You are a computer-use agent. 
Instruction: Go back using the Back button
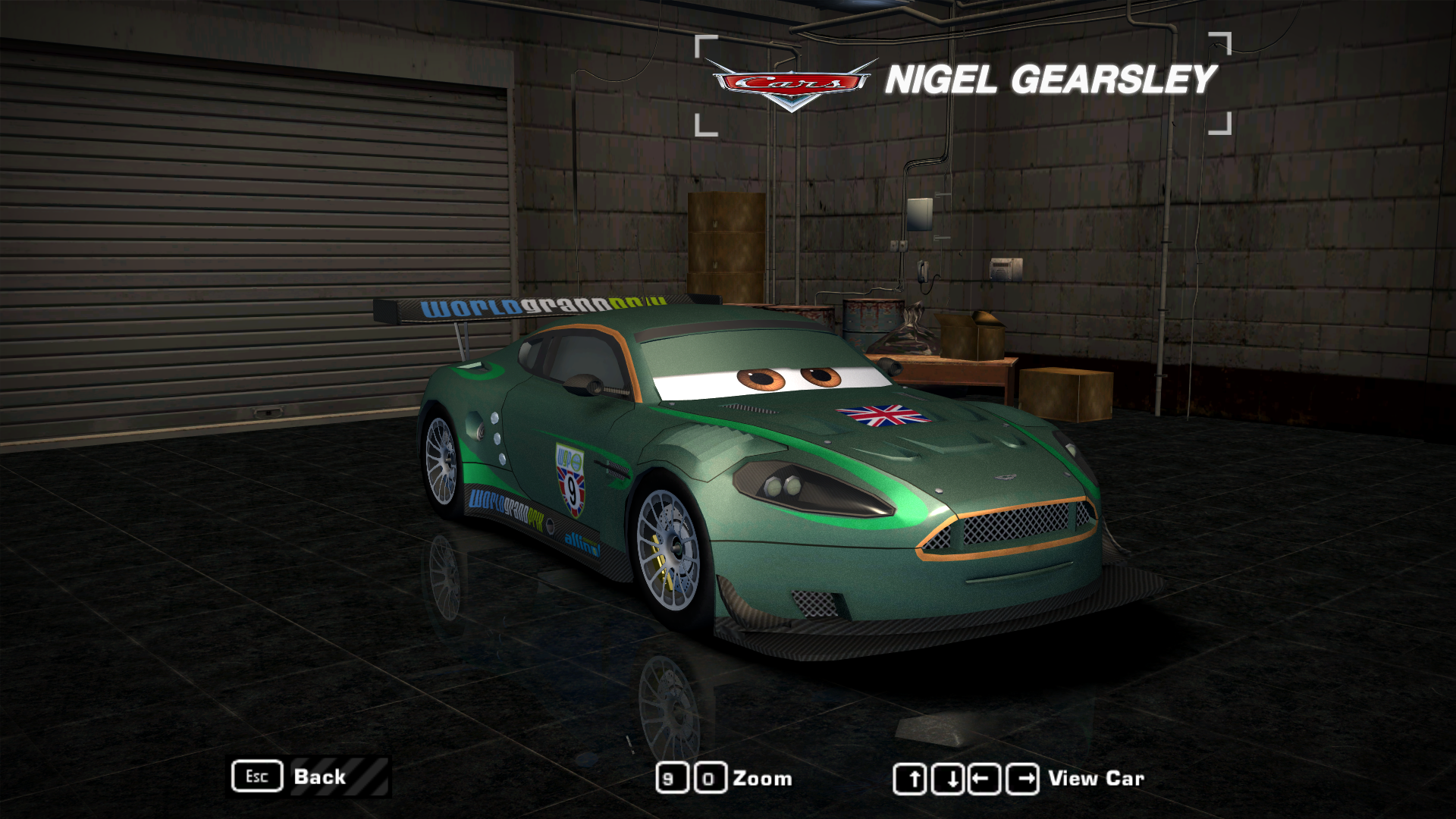coord(318,777)
